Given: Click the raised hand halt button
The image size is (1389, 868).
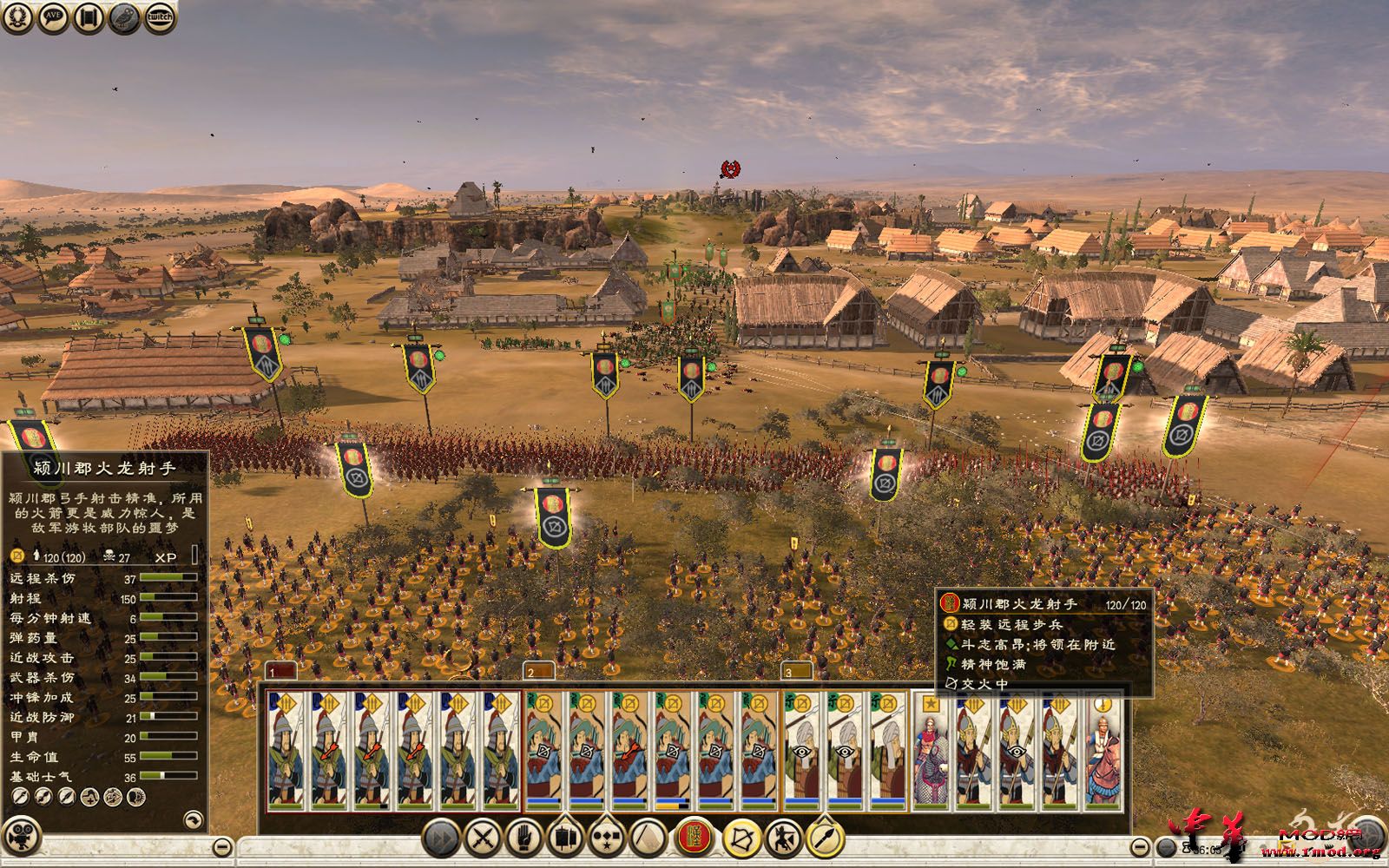Looking at the screenshot, I should 523,838.
